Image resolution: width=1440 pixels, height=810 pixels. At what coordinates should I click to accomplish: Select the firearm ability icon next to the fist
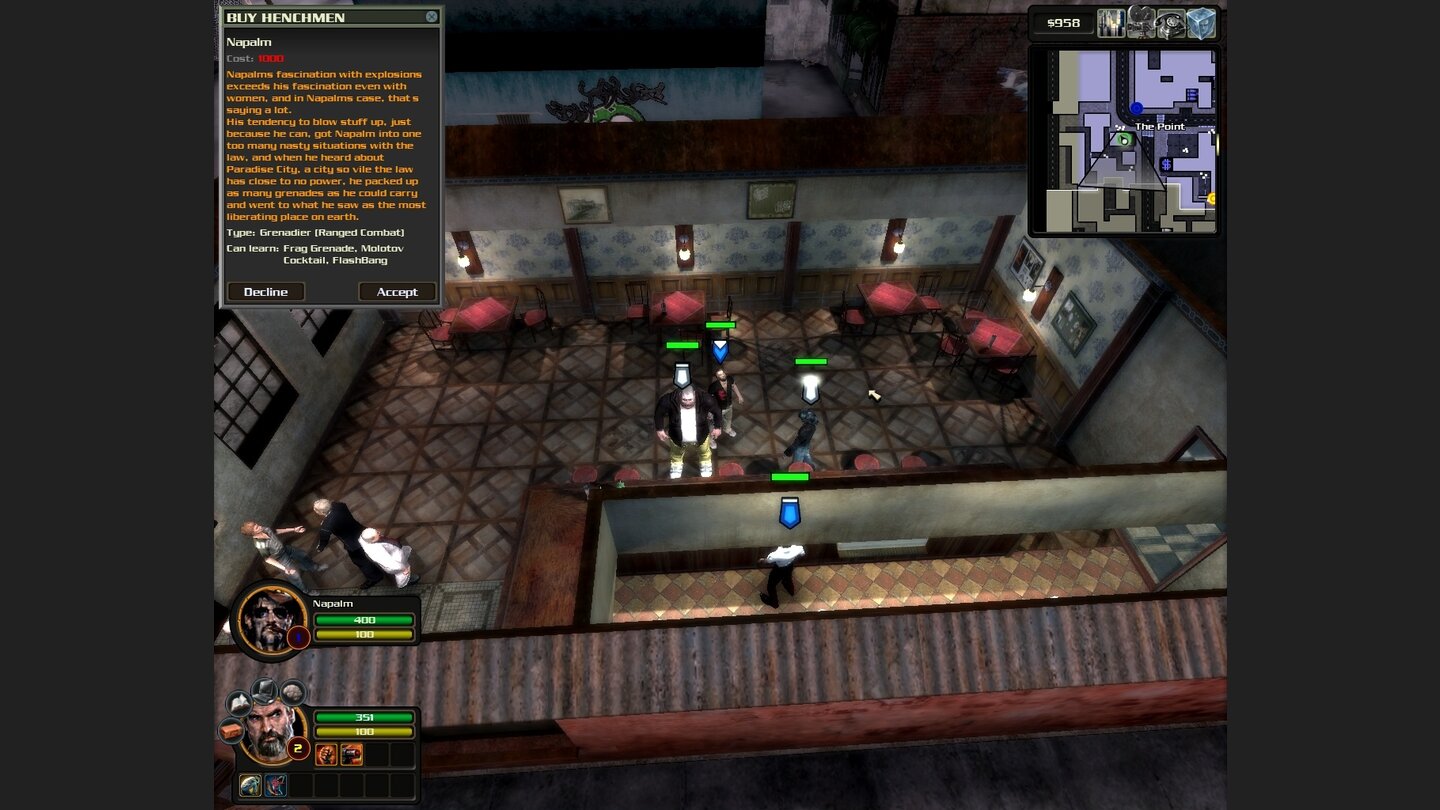[351, 755]
